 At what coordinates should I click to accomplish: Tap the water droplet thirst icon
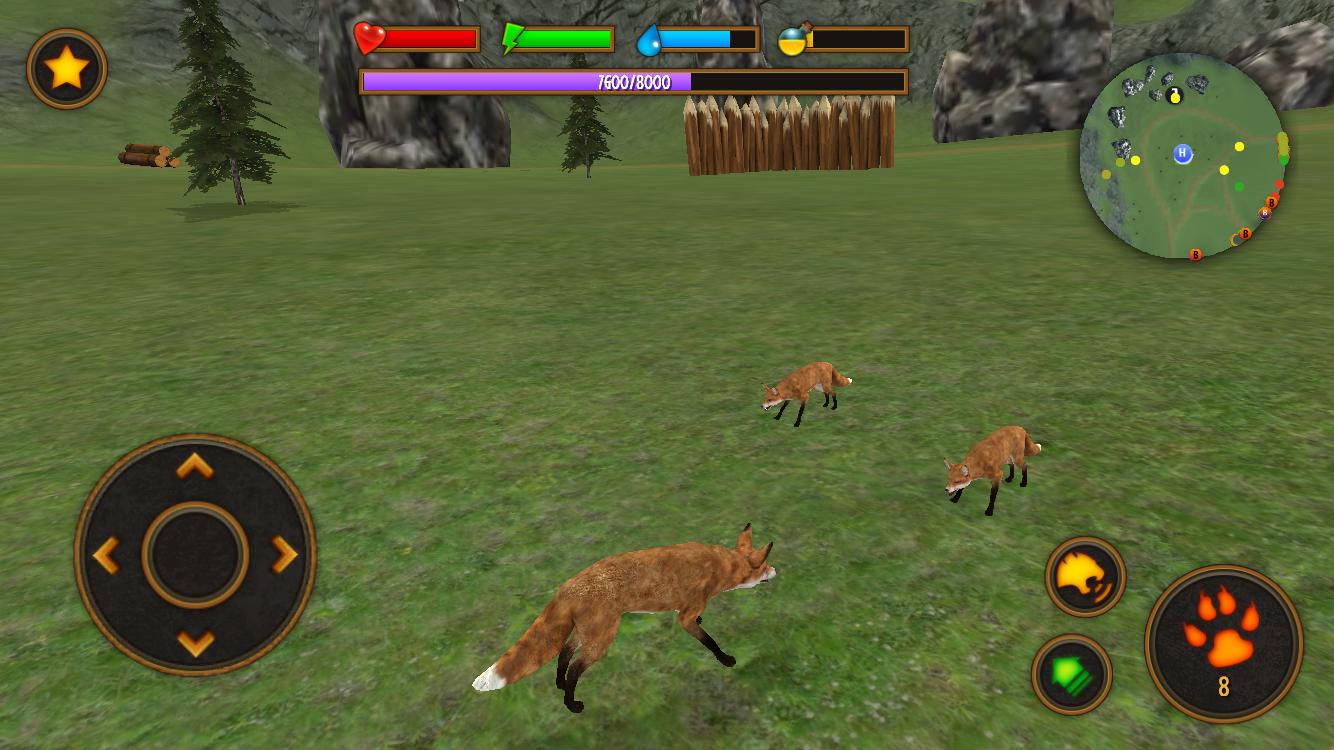tap(651, 38)
